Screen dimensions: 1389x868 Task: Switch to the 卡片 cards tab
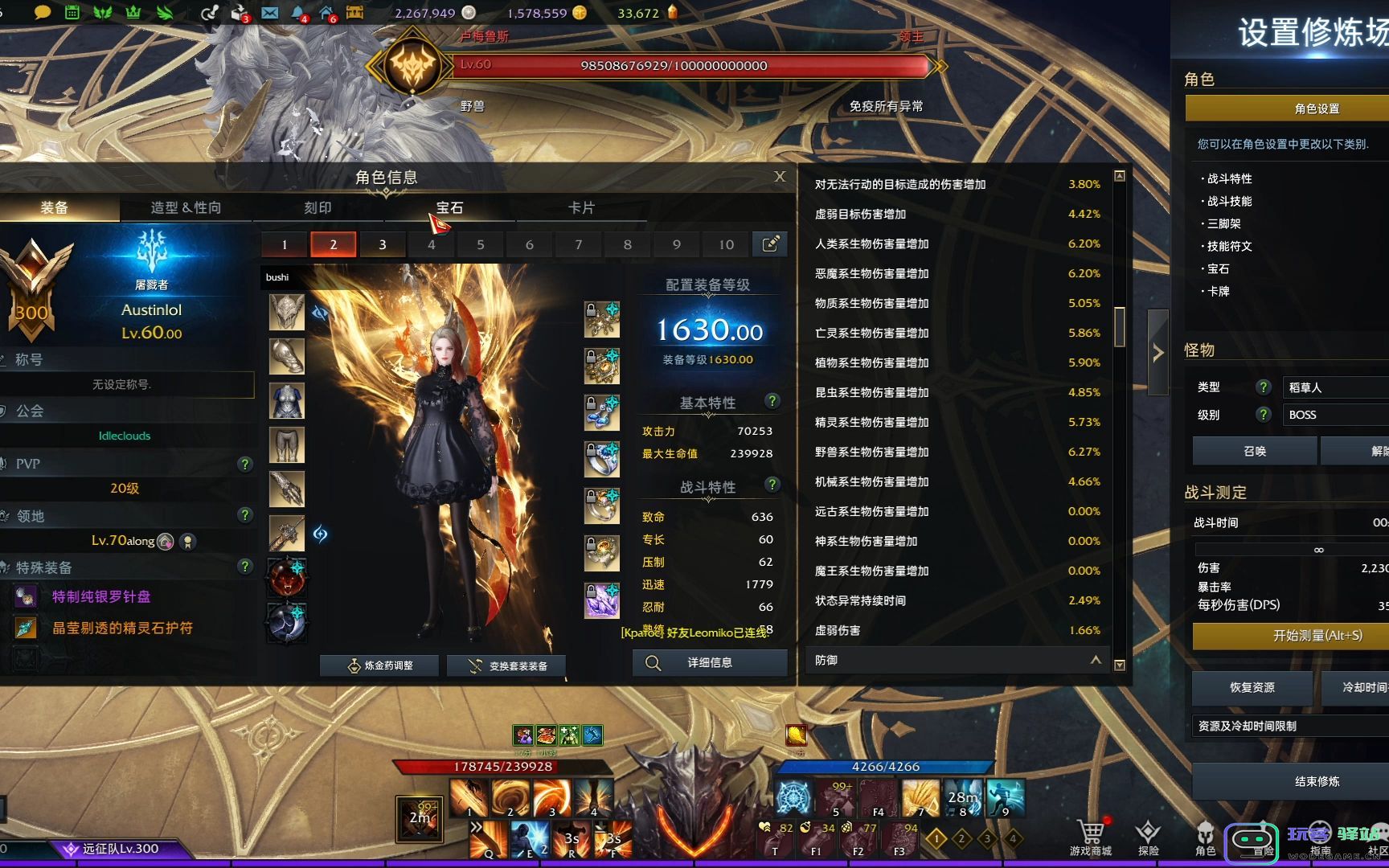click(581, 207)
